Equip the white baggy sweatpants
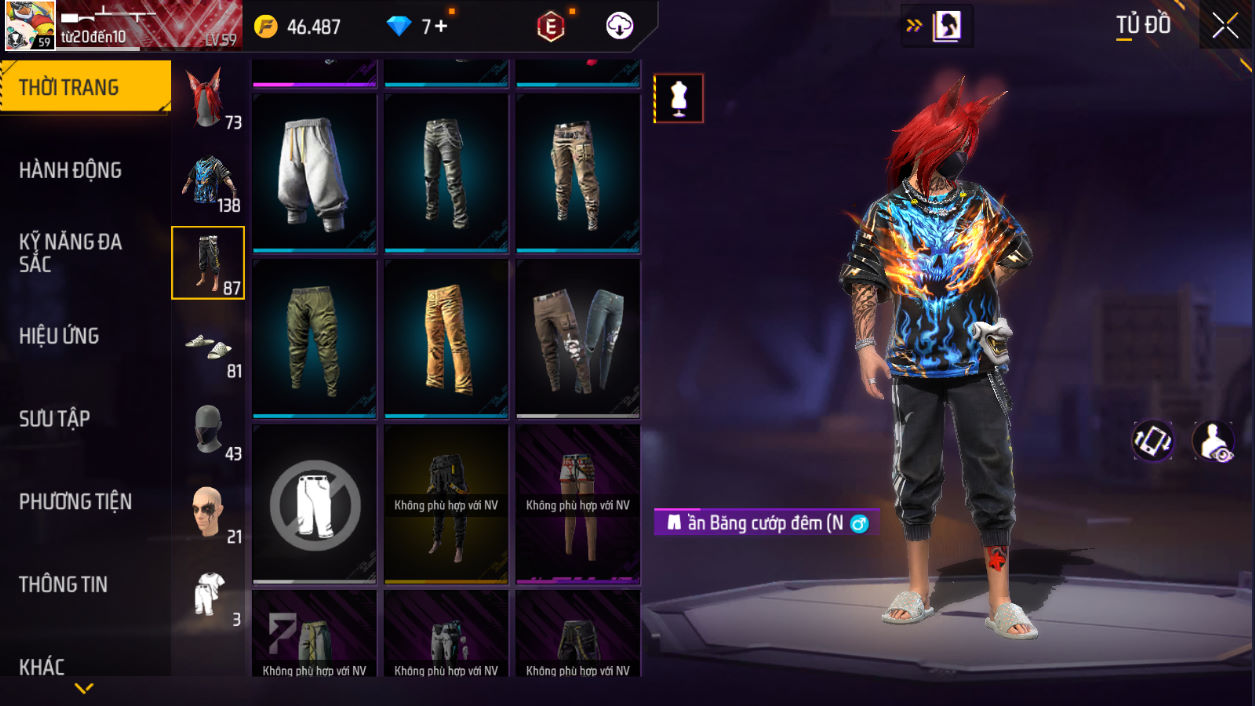Viewport: 1255px width, 706px height. (x=314, y=171)
